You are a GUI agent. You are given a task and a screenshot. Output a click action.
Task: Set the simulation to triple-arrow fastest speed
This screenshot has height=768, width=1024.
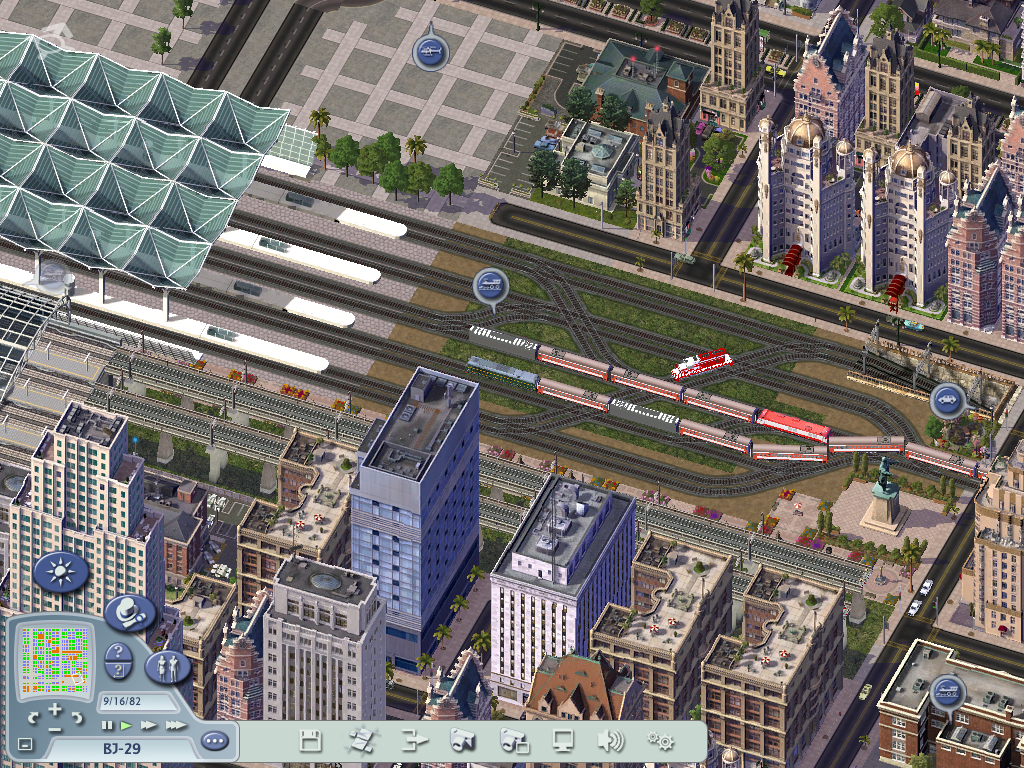(x=175, y=725)
